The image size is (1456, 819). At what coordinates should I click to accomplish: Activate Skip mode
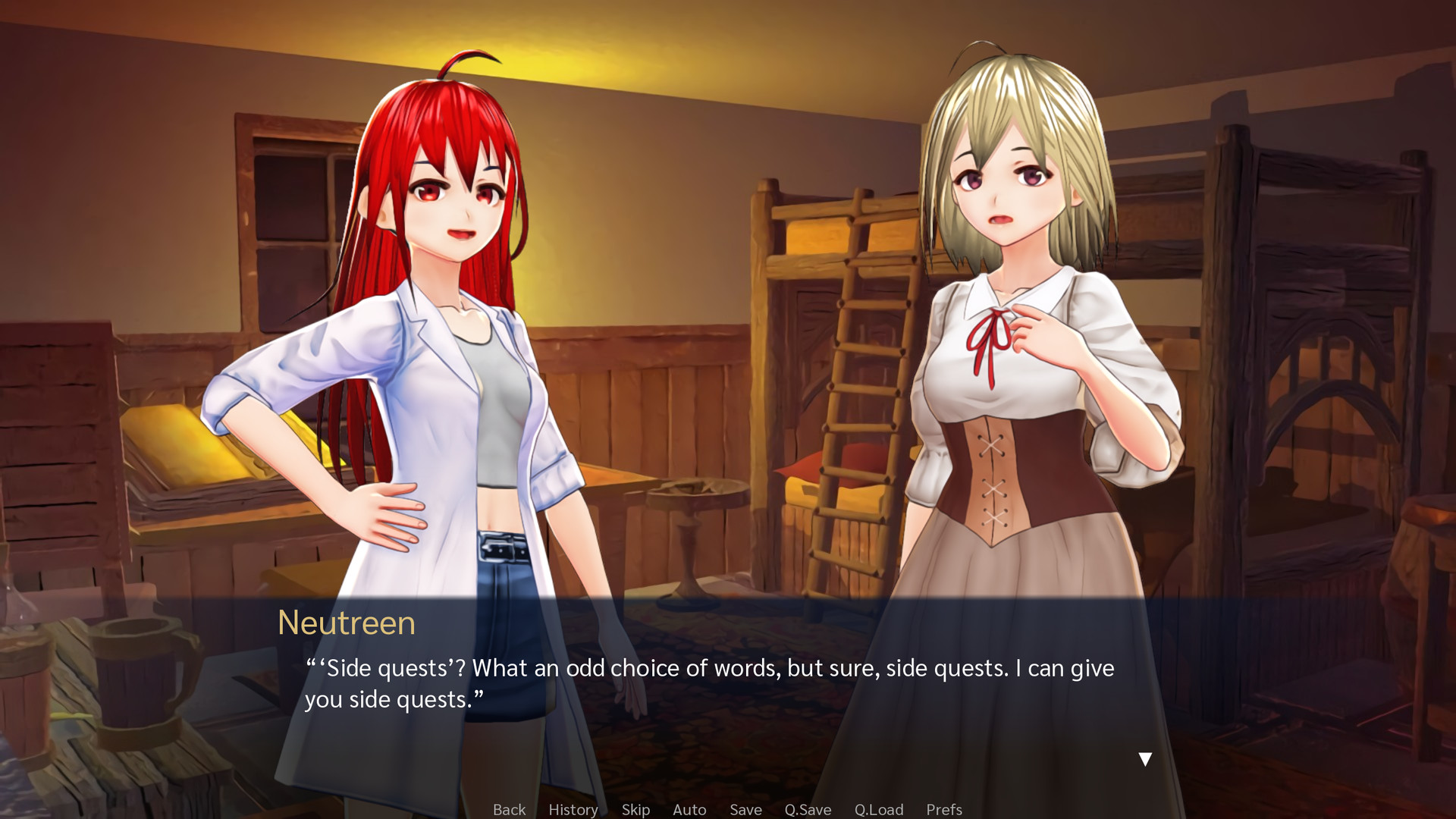click(x=635, y=809)
